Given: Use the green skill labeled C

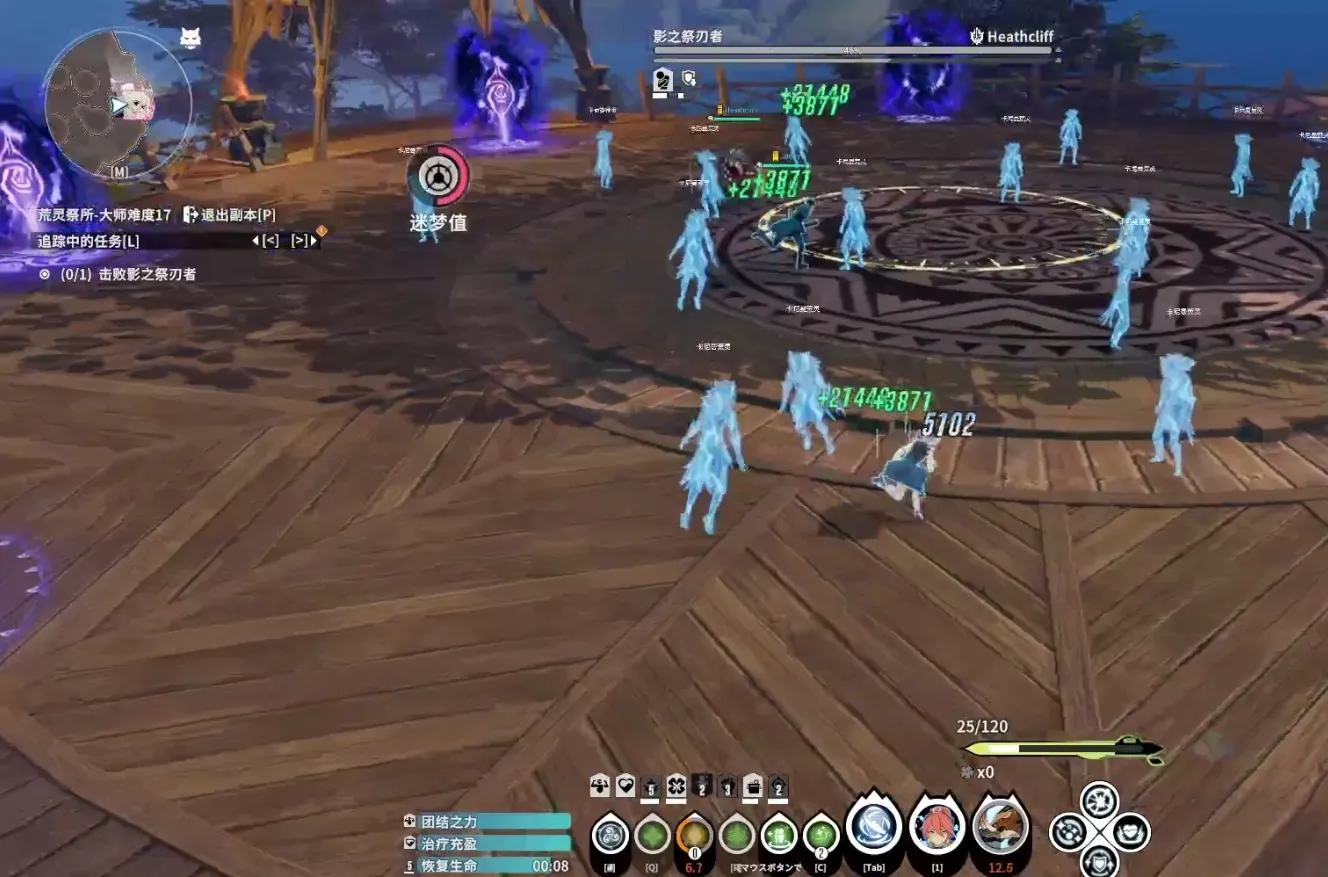Looking at the screenshot, I should (x=821, y=833).
